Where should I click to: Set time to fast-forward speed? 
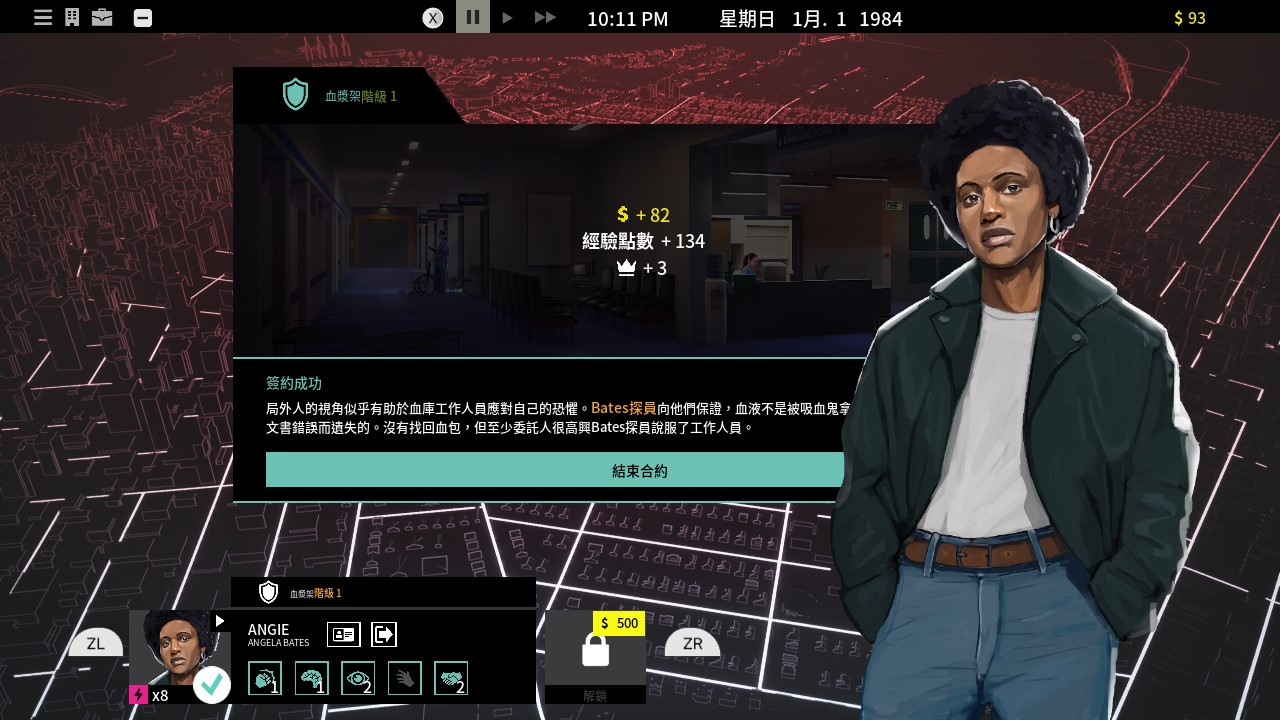(x=544, y=17)
